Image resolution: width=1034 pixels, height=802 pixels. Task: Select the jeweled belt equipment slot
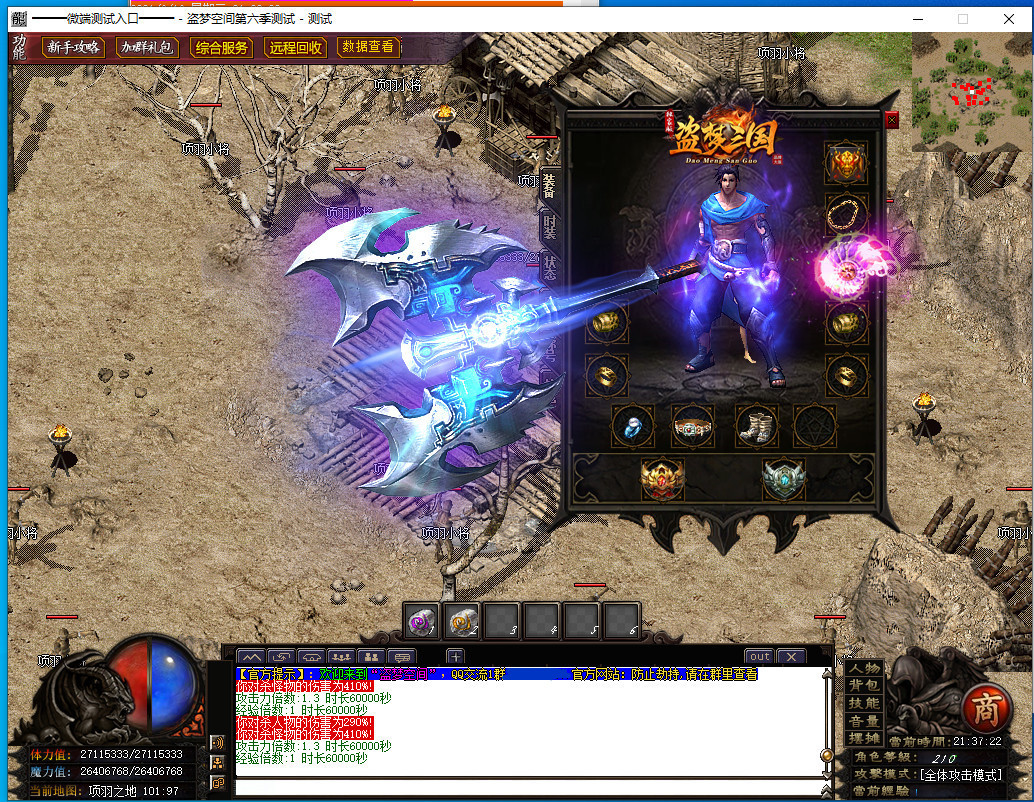(x=693, y=427)
